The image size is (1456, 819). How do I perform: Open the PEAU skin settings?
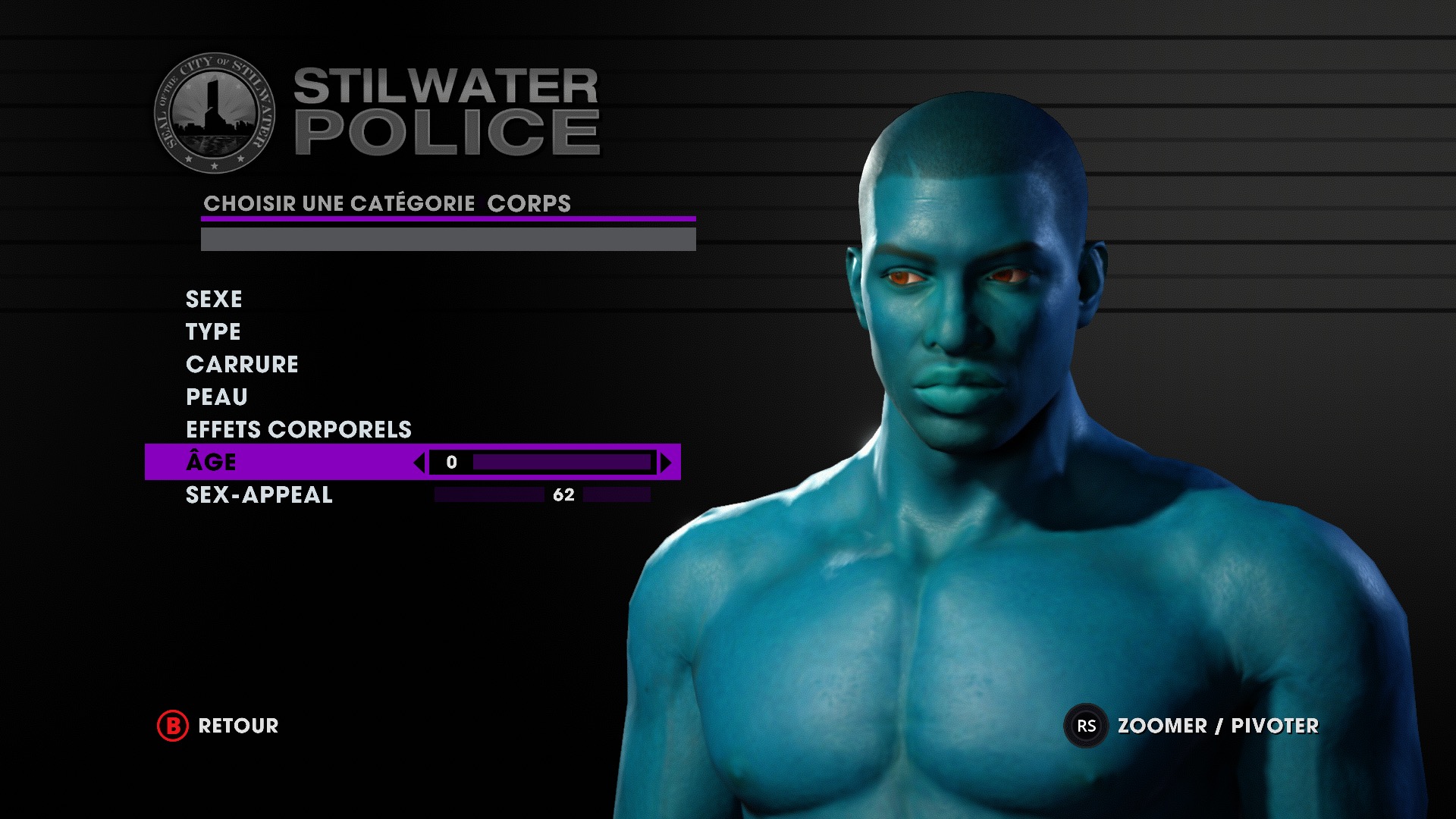tap(217, 397)
